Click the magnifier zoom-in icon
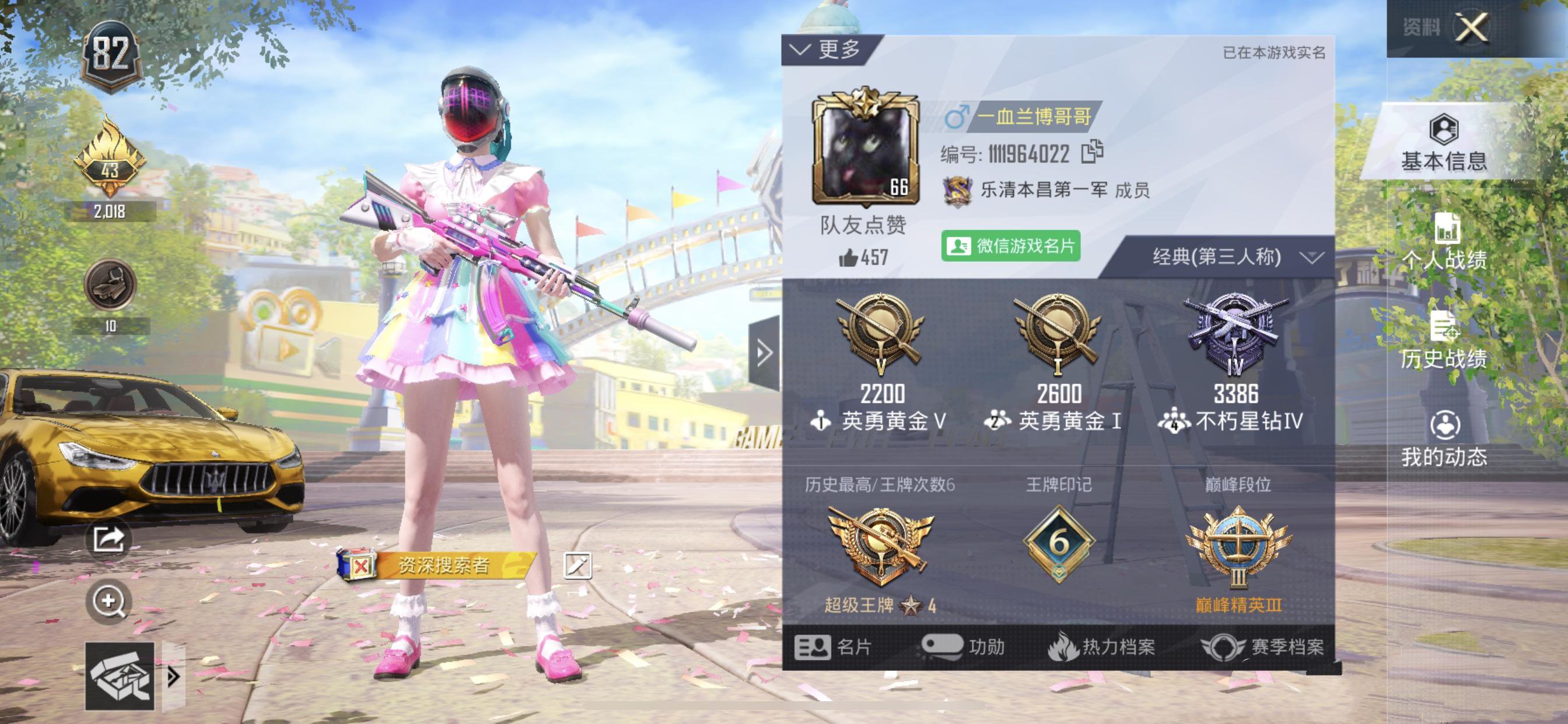 (x=109, y=601)
